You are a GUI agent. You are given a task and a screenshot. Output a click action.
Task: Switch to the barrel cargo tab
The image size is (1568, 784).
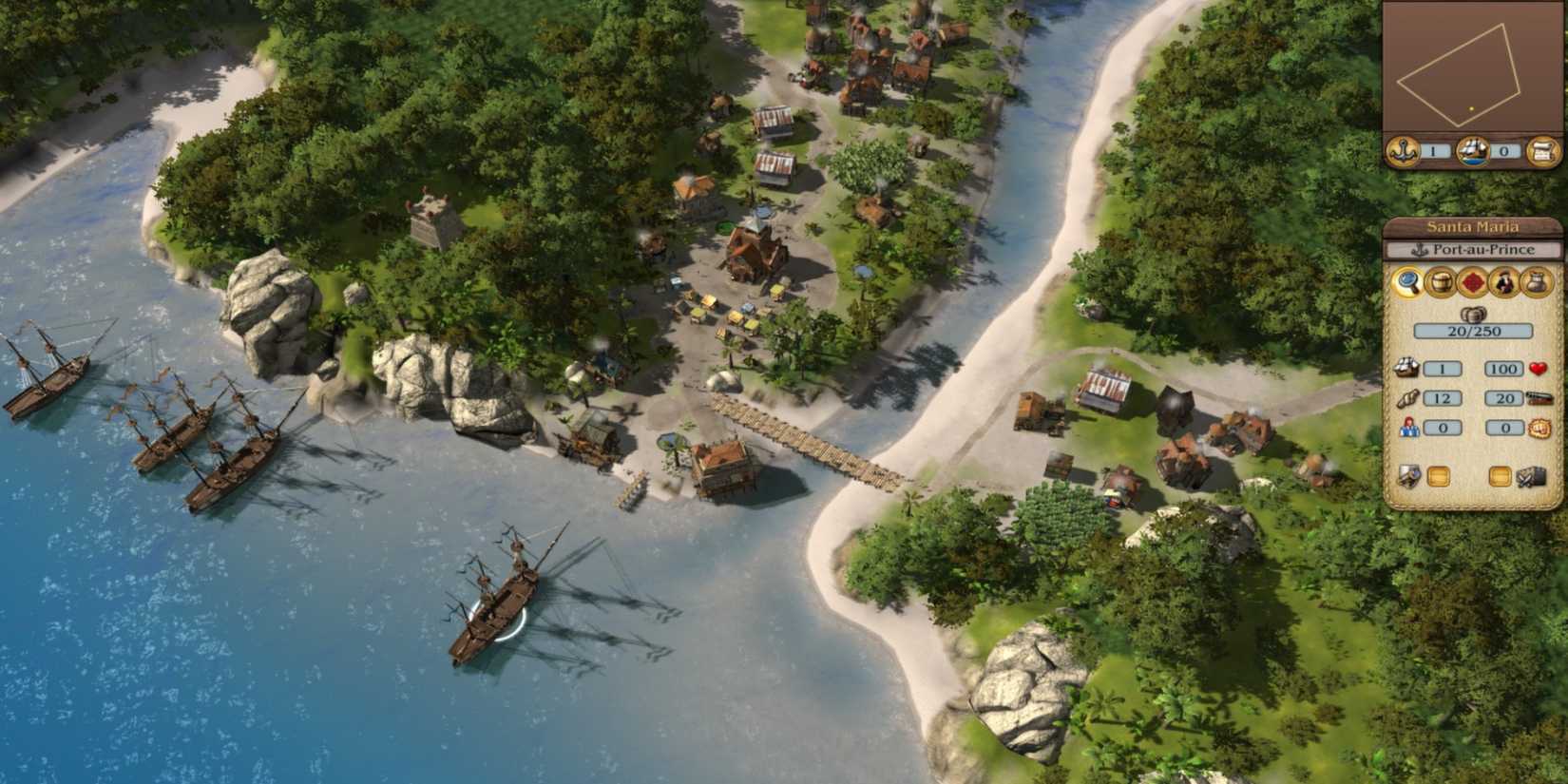[x=1438, y=282]
